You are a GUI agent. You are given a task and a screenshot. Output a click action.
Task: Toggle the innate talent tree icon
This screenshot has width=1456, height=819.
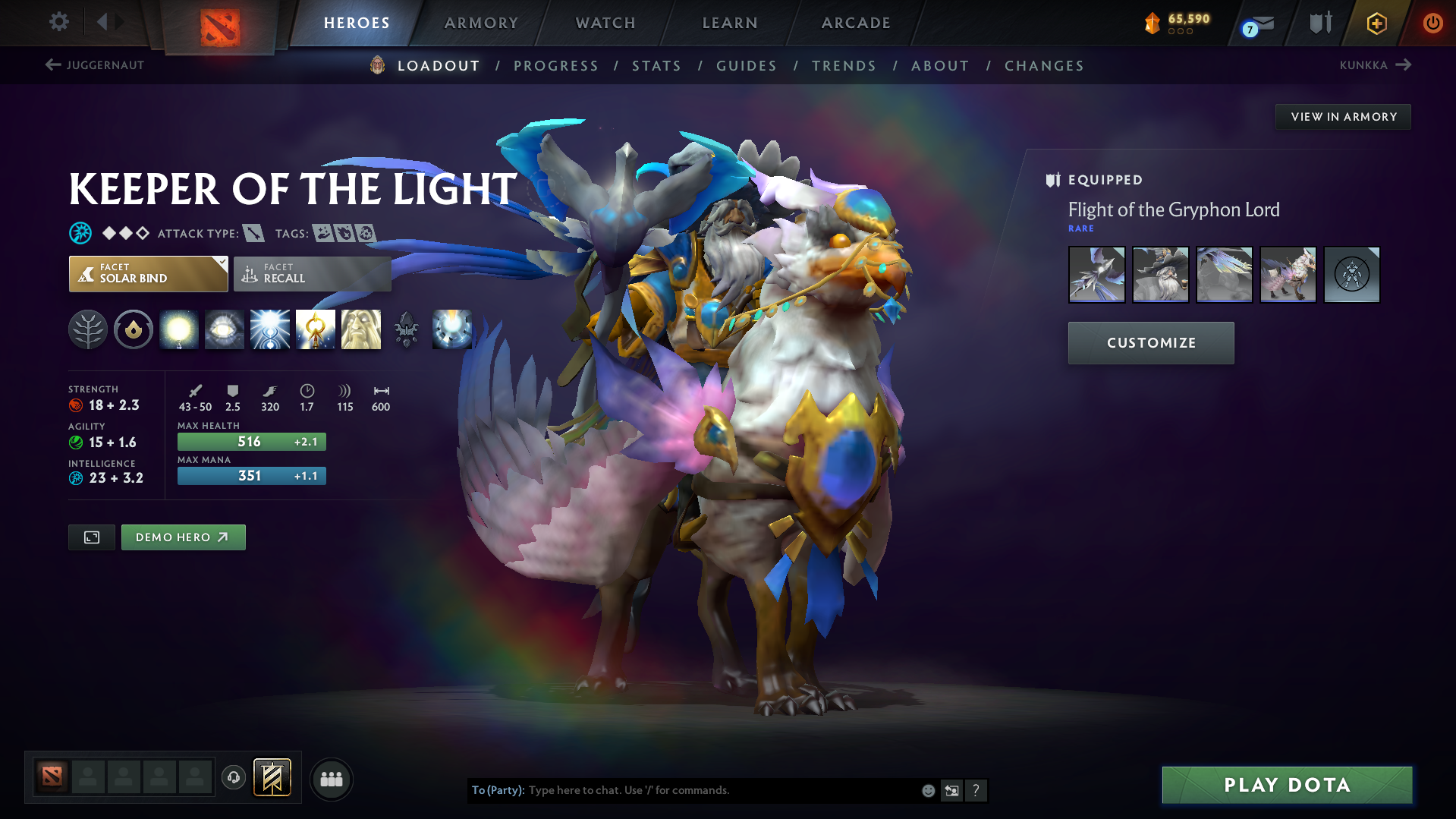point(88,329)
